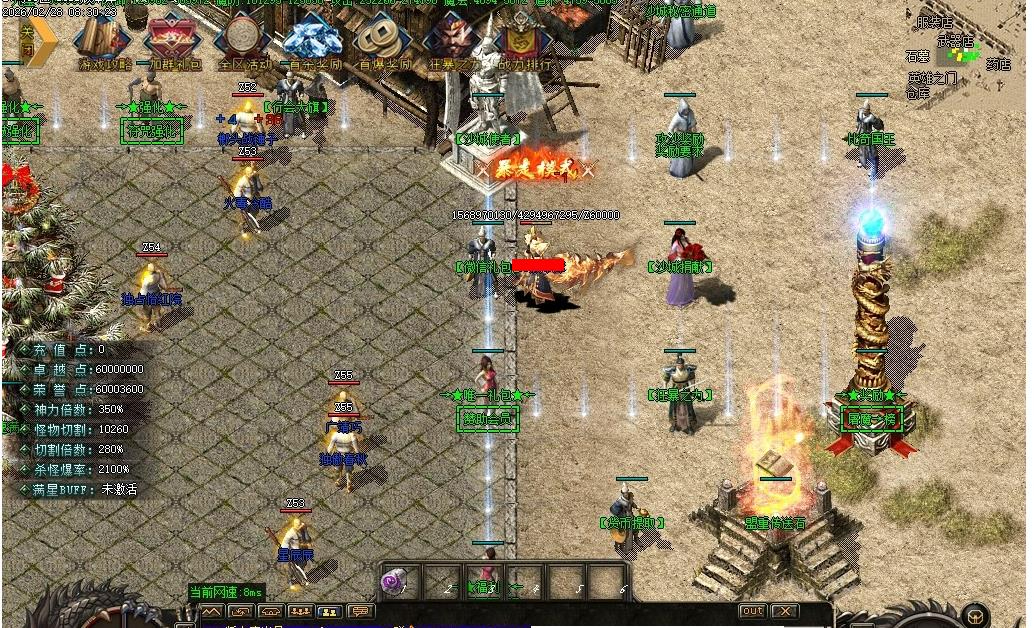
Task: Open the 全区活动 server events icon
Action: 243,44
